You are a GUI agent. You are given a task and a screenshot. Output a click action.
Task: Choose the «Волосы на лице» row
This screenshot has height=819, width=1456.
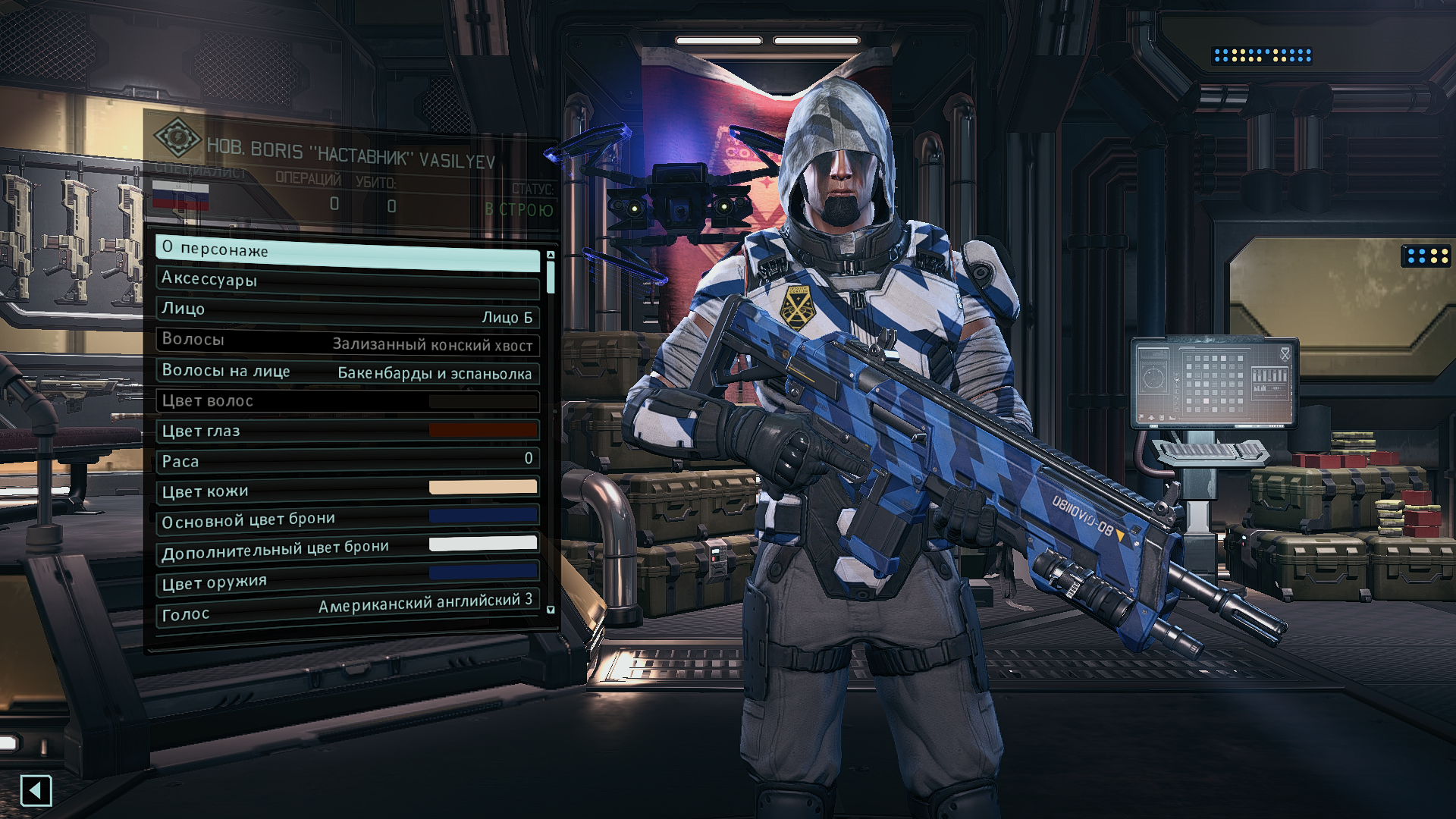pos(347,372)
